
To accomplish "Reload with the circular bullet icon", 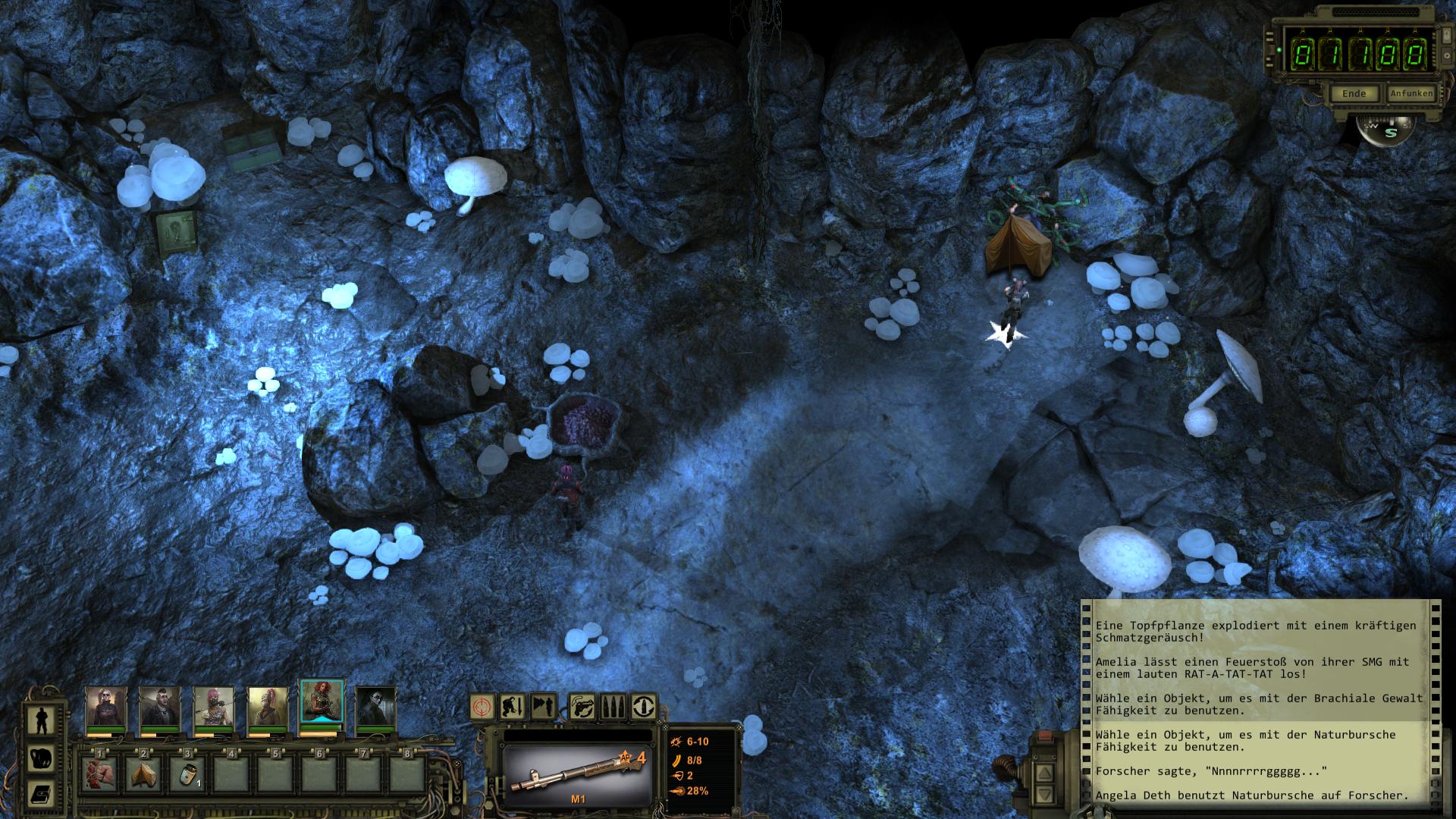I will (644, 707).
